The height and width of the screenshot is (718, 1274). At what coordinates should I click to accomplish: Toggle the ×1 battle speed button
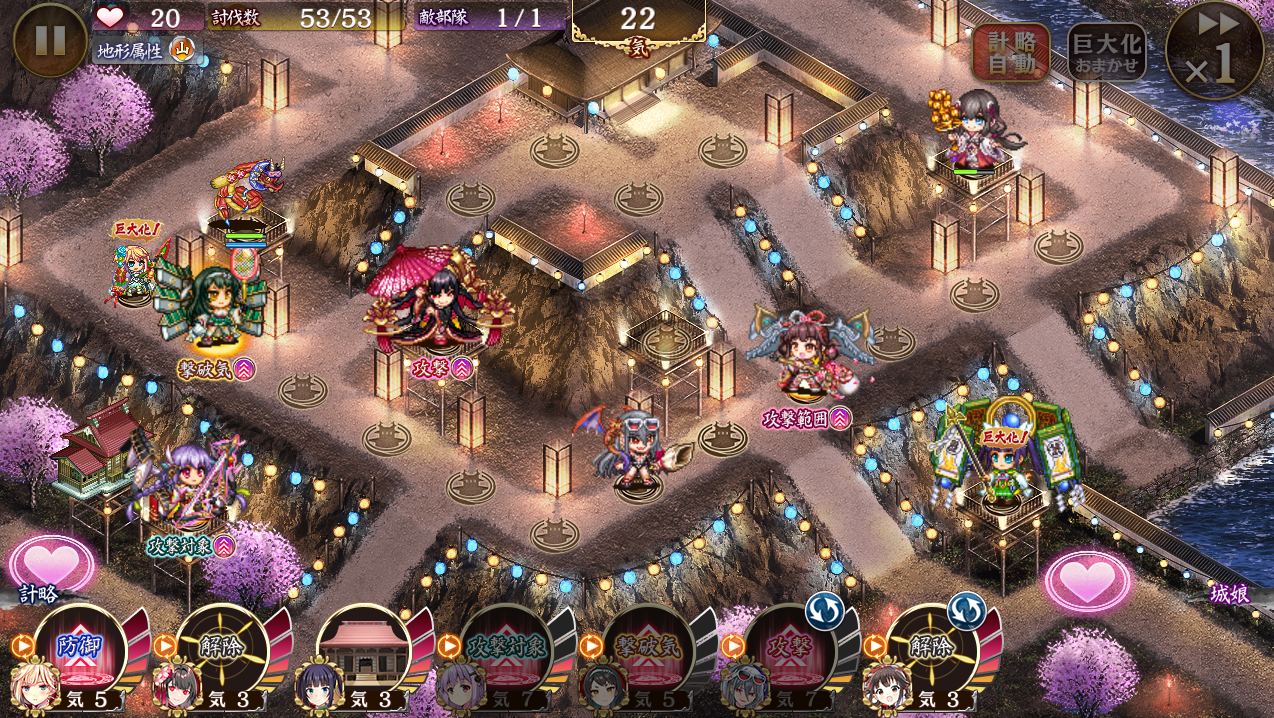click(1214, 50)
